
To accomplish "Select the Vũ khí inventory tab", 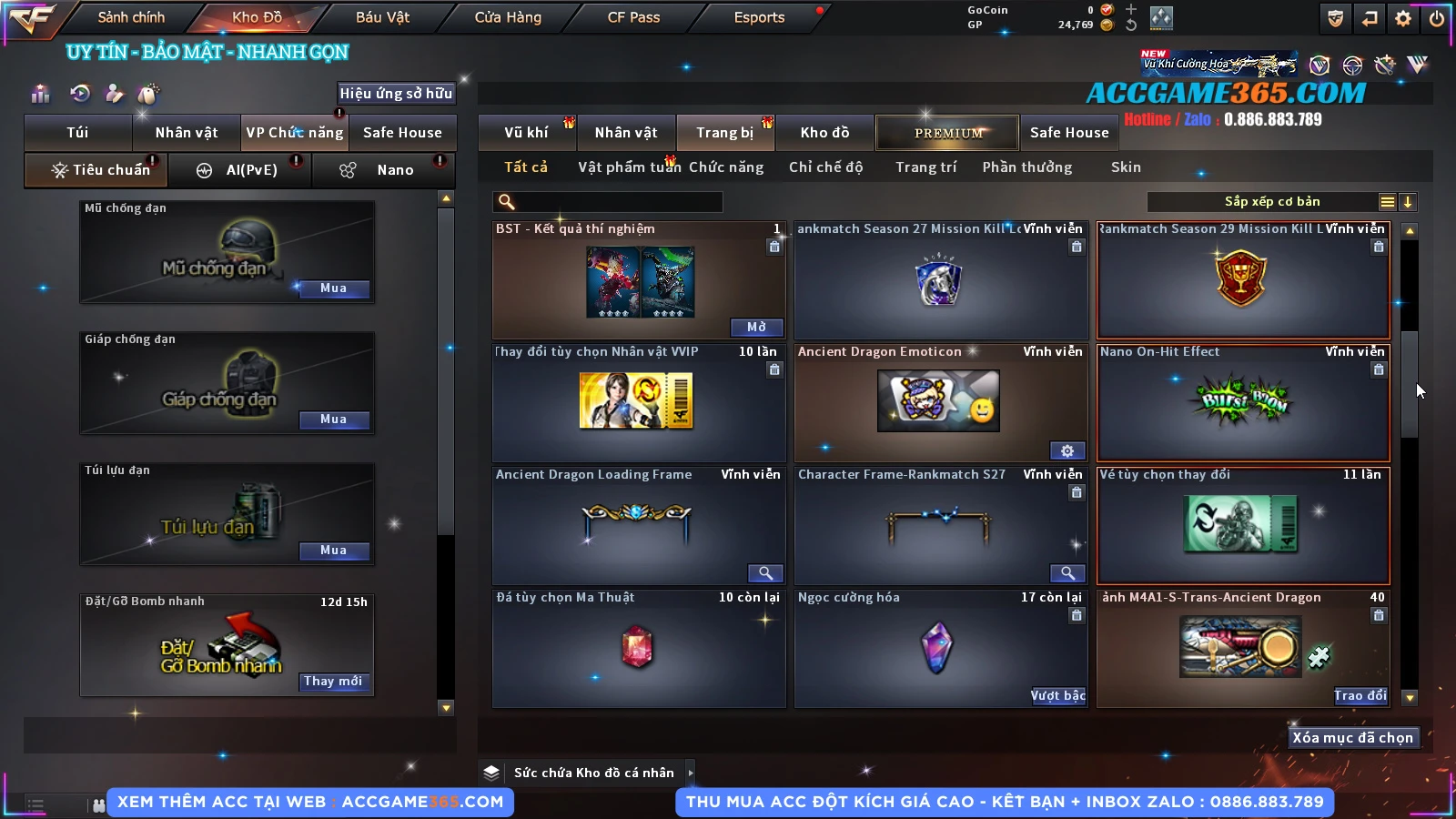I will 526,133.
